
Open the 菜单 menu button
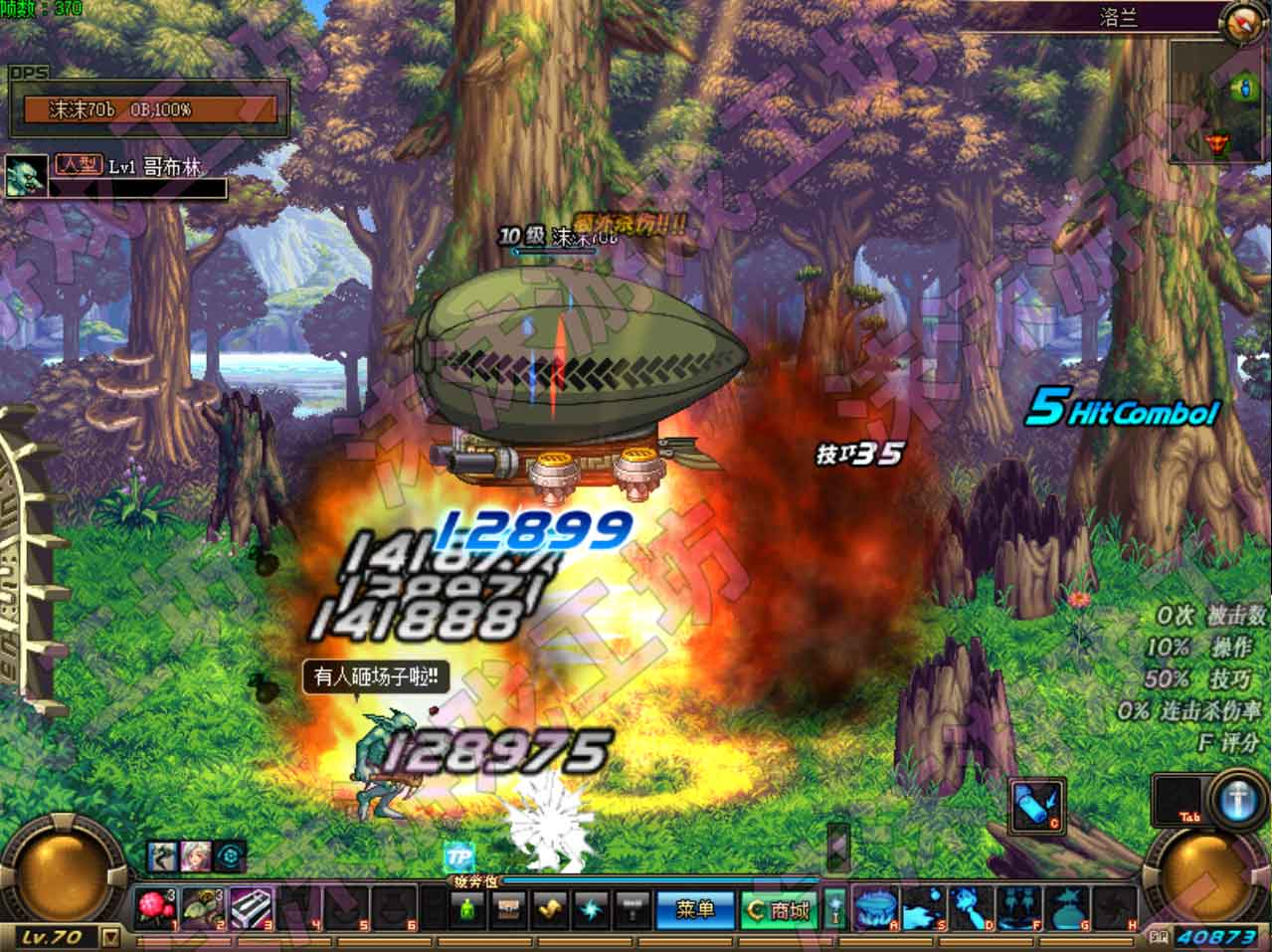tap(693, 910)
